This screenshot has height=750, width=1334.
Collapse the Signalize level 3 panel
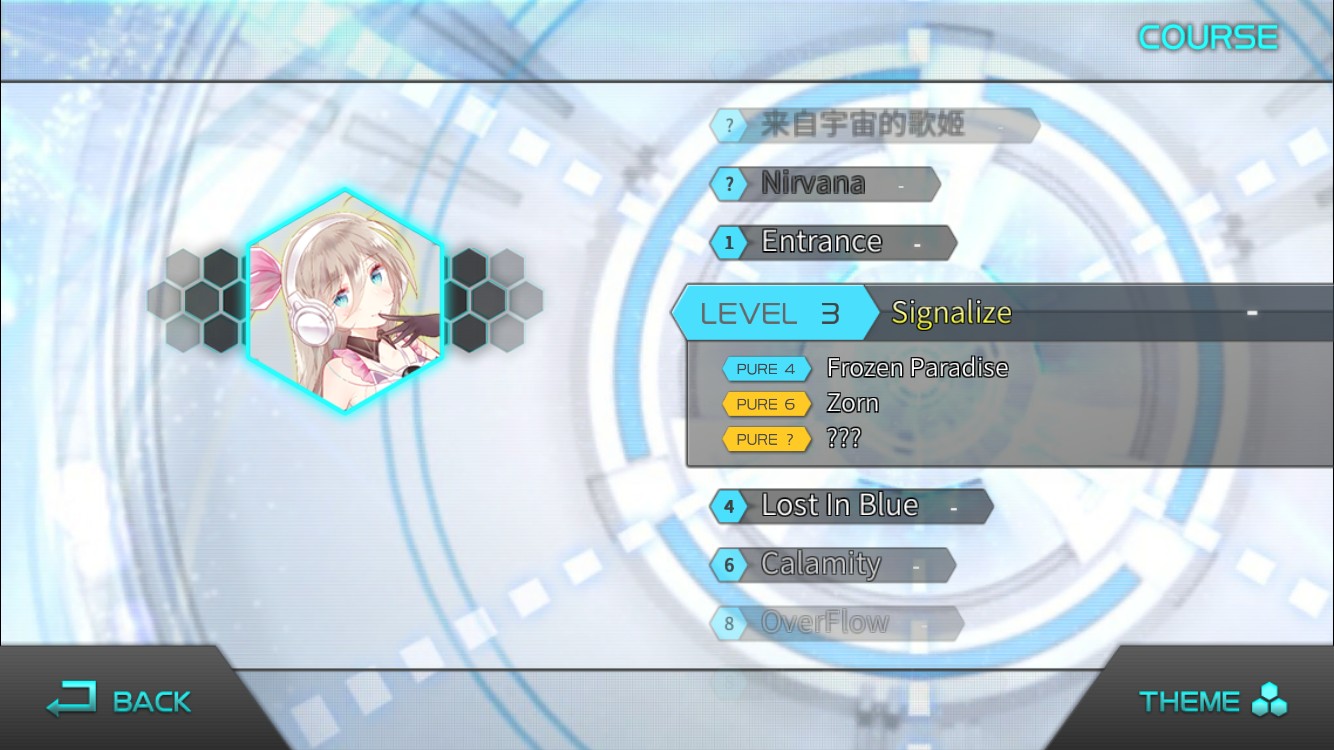(950, 312)
